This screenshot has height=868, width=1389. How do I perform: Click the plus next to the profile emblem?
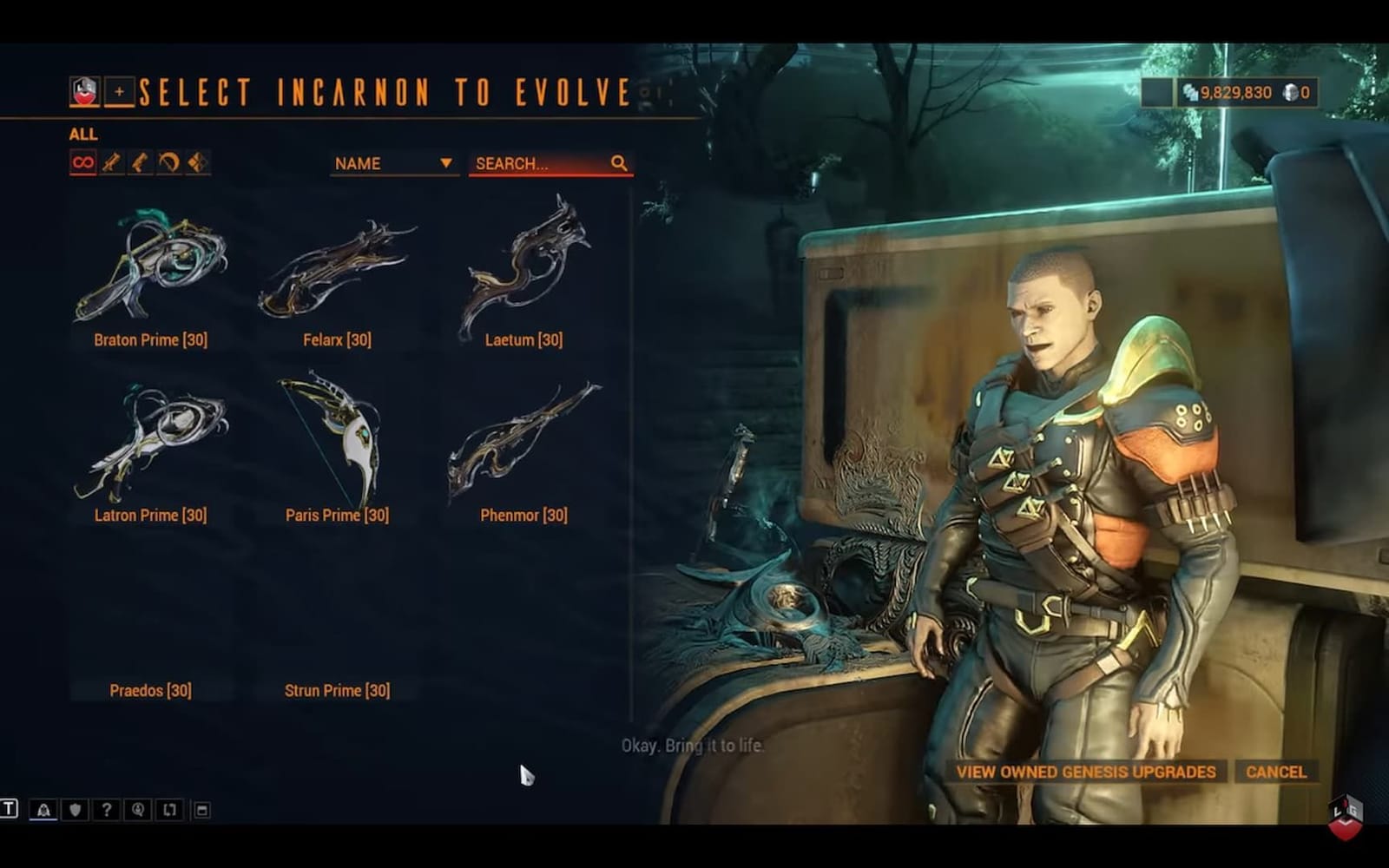tap(119, 90)
